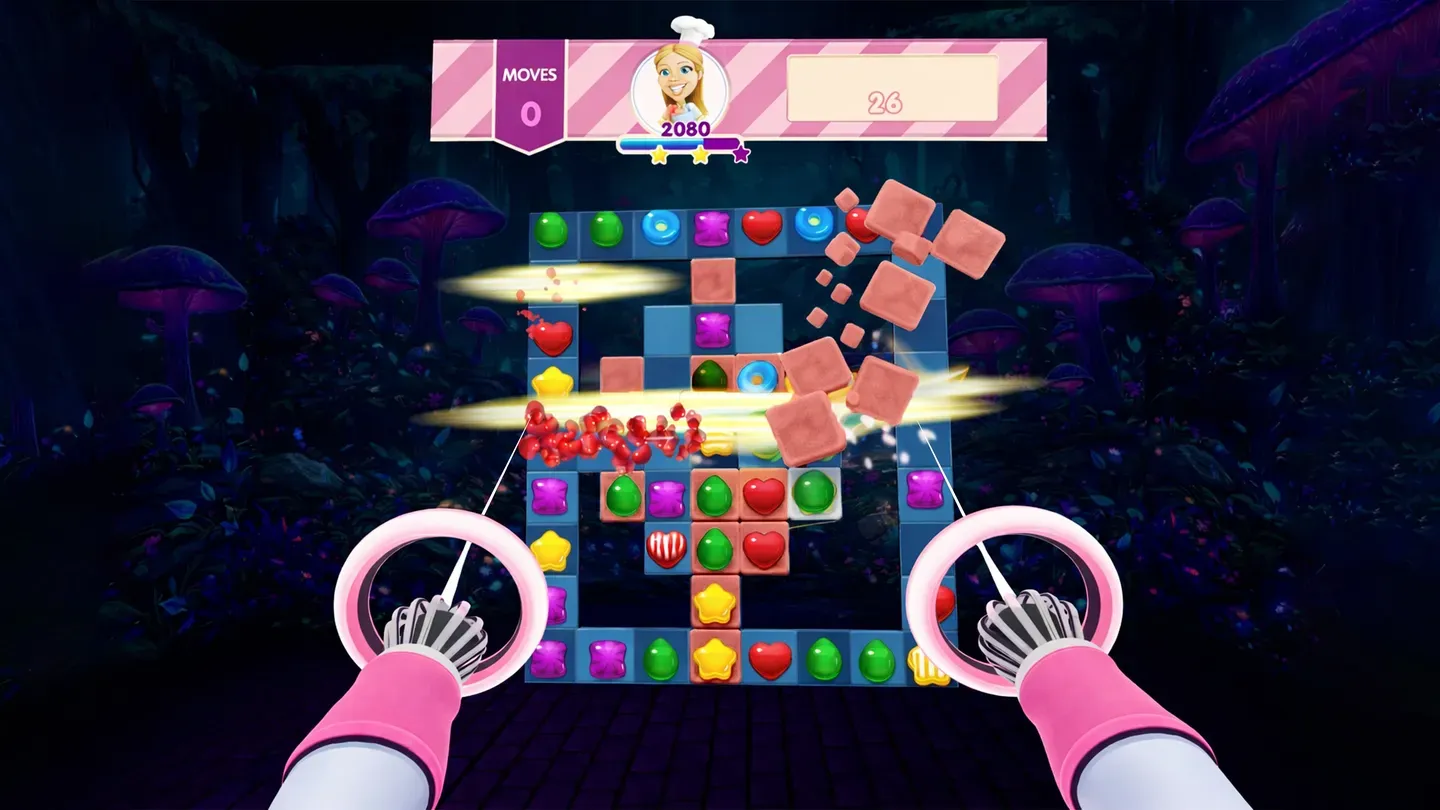Select the peppermint striped heart candy
Screen dimensions: 1440x810
(x=667, y=548)
